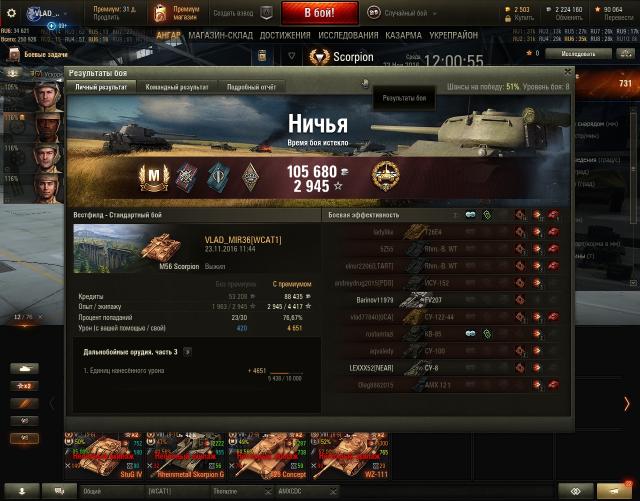Show the «КАЗАРМА» barracks screen

(403, 35)
